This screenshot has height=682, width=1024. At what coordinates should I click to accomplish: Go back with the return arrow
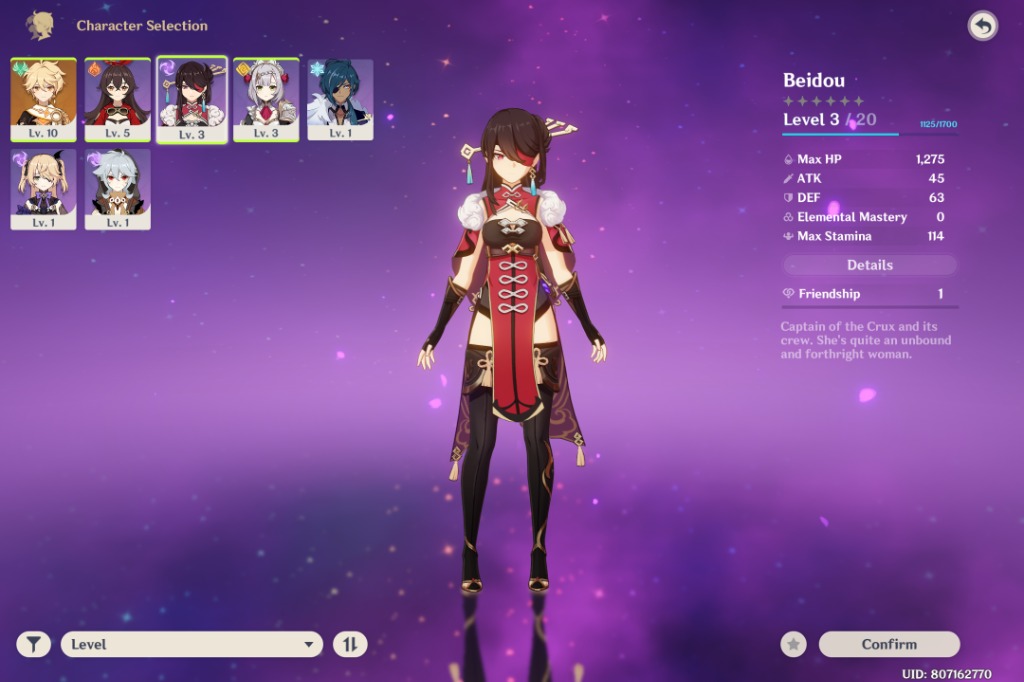click(x=982, y=26)
